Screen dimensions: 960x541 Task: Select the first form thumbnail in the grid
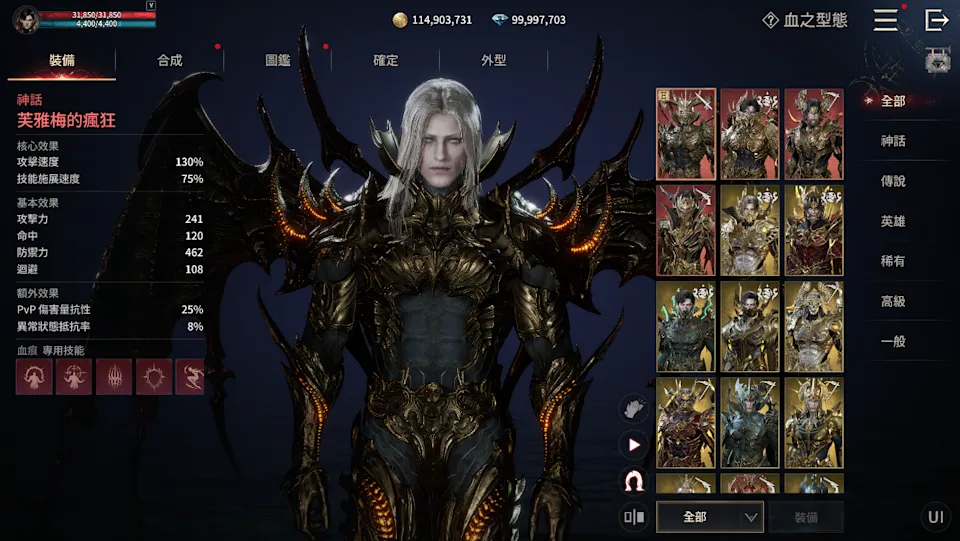(686, 134)
